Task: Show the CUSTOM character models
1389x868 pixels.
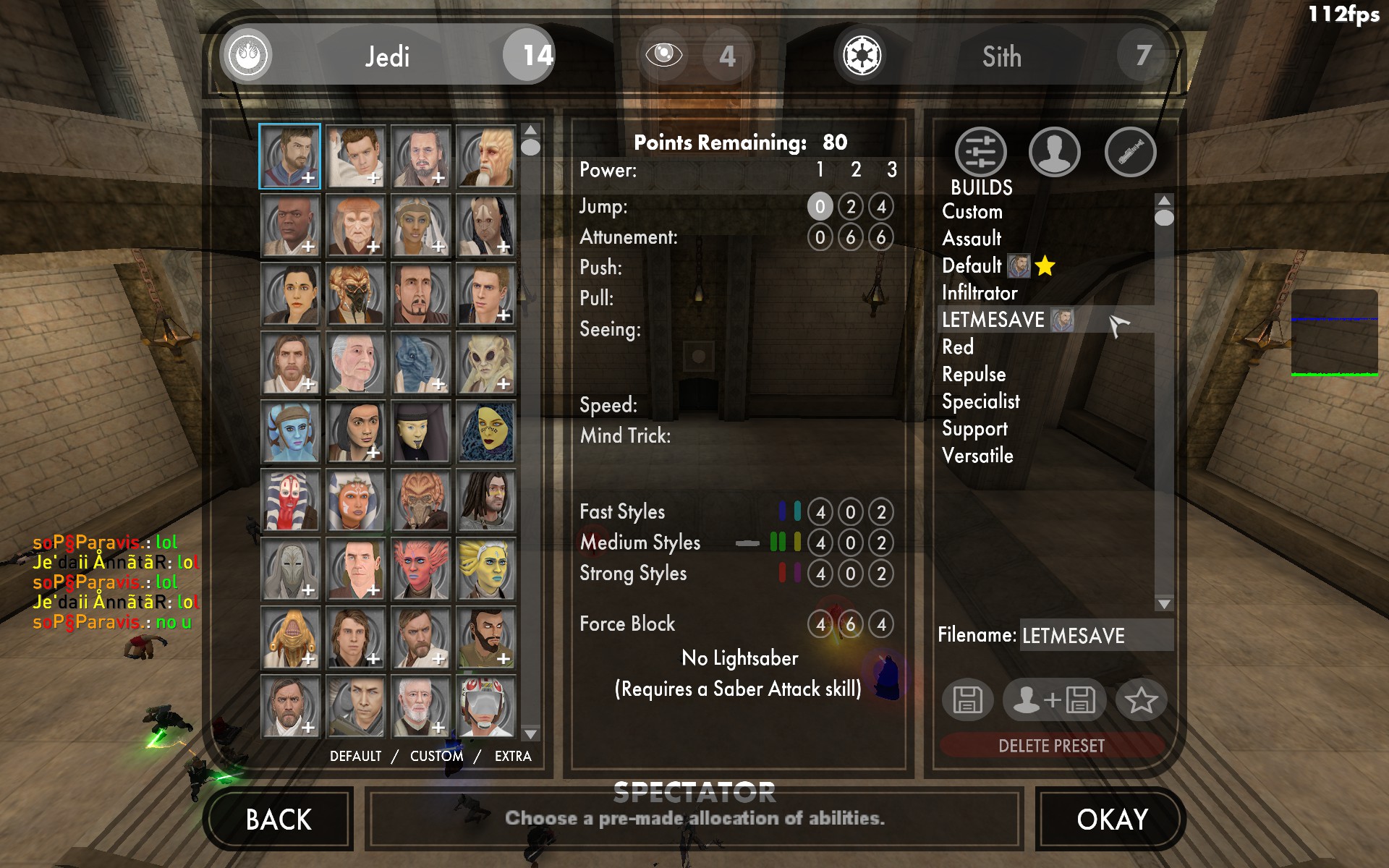Action: (436, 756)
